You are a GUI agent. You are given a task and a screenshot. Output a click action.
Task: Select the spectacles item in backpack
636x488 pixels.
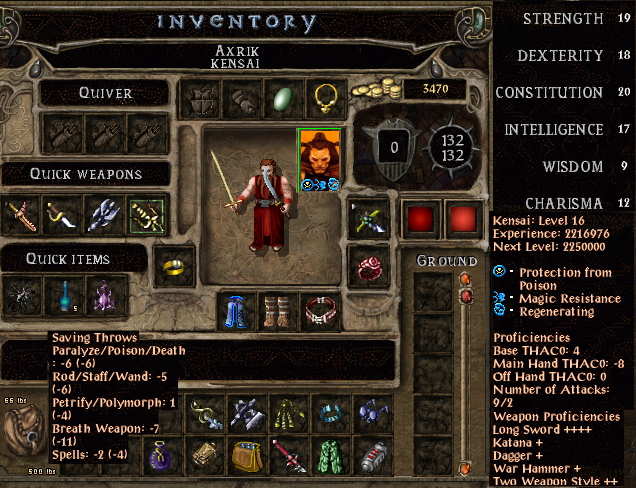click(373, 413)
